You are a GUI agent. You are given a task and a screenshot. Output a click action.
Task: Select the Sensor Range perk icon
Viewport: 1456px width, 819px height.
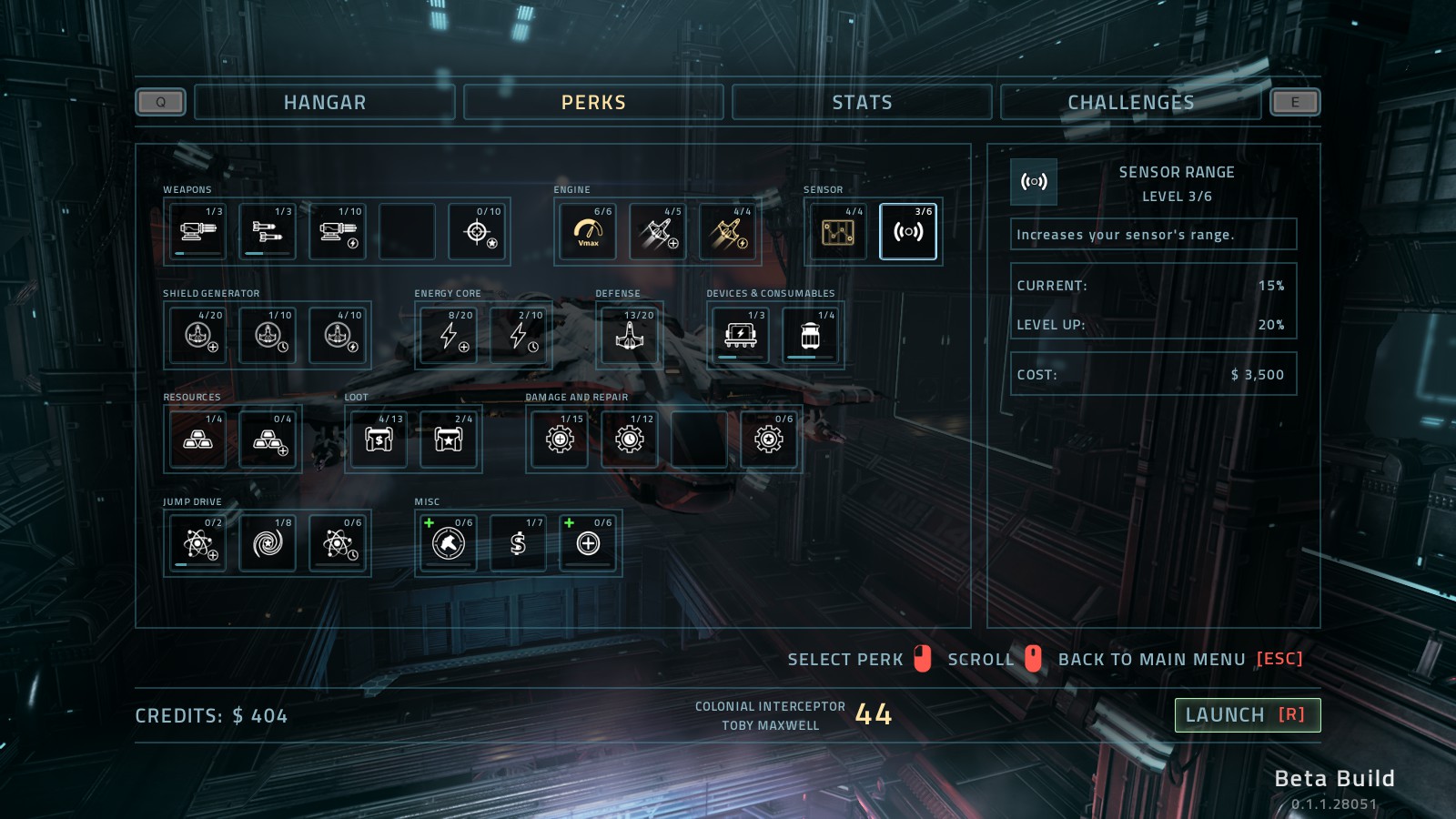tap(908, 232)
